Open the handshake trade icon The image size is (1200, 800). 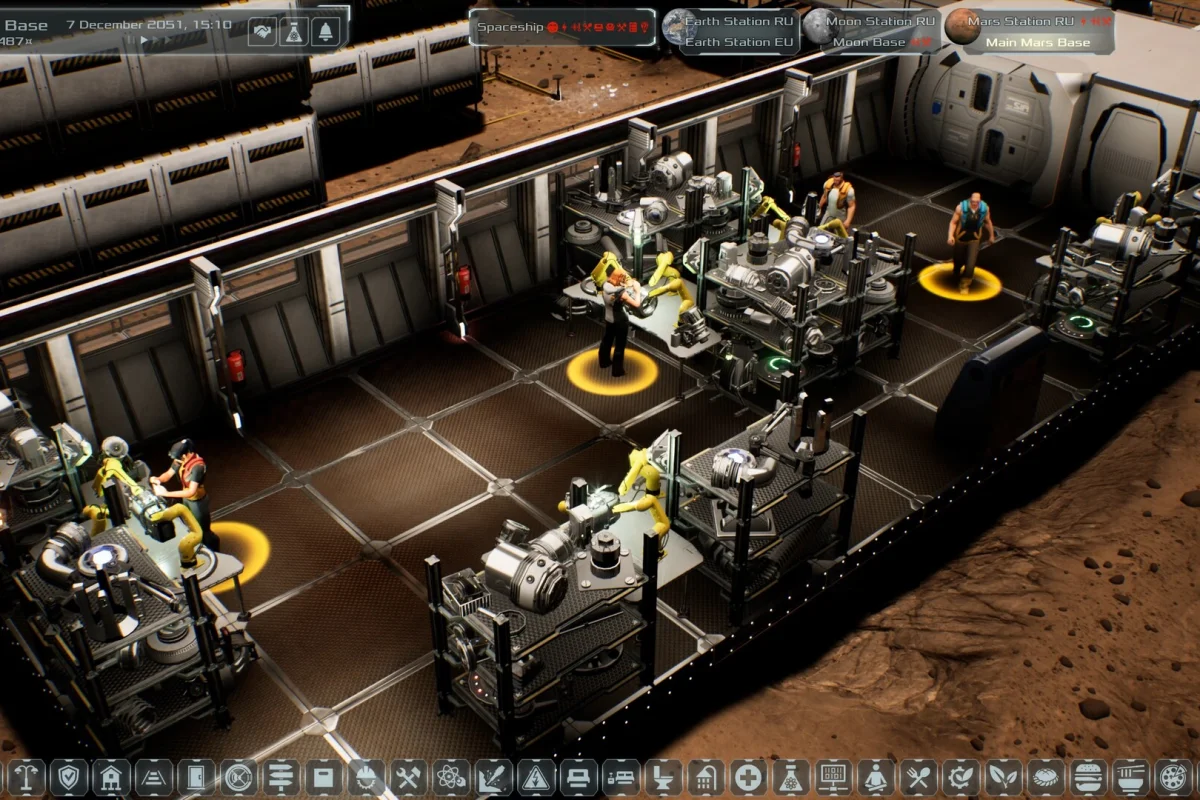point(263,32)
